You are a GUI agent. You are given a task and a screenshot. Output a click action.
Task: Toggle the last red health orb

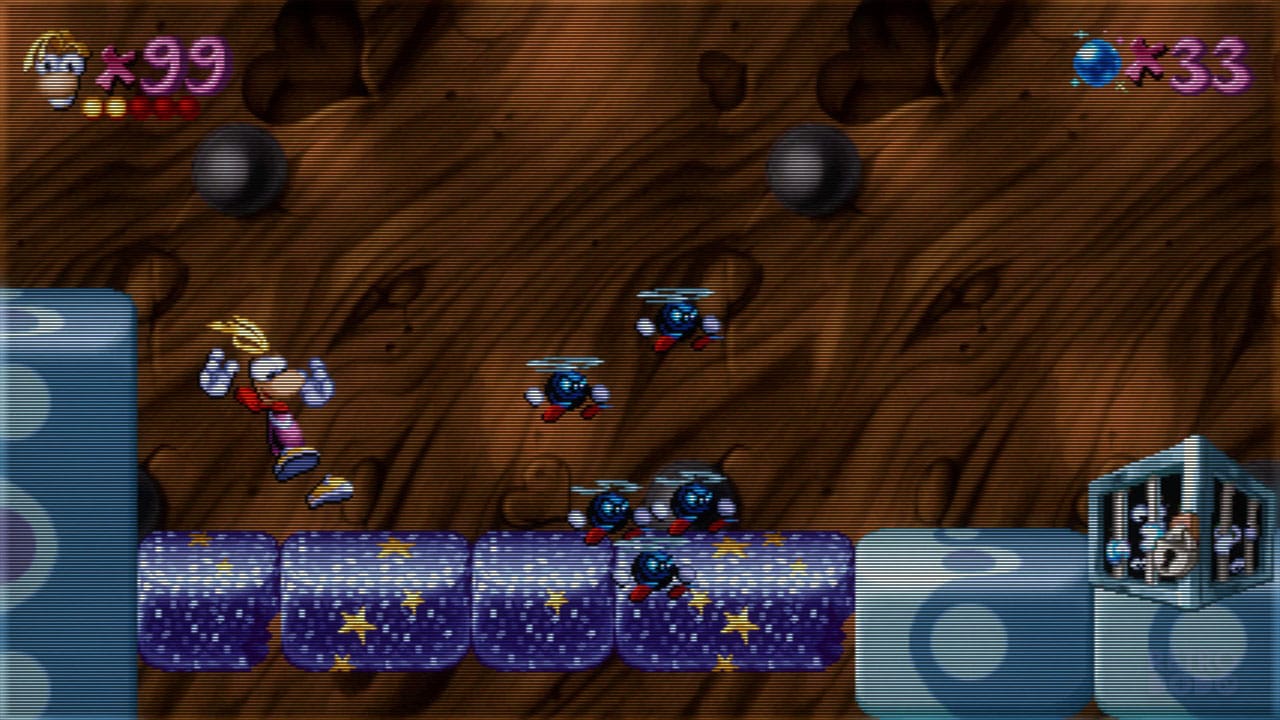188,105
